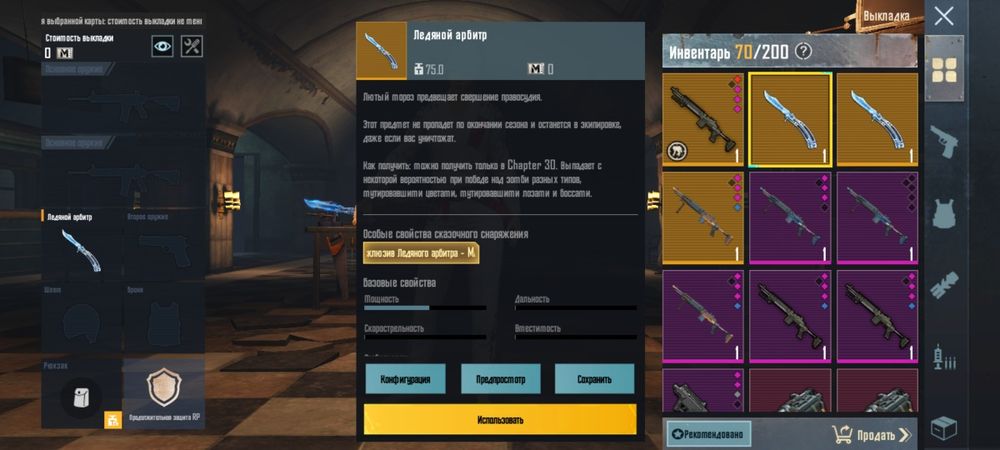Toggle the eye visibility icon

point(162,46)
